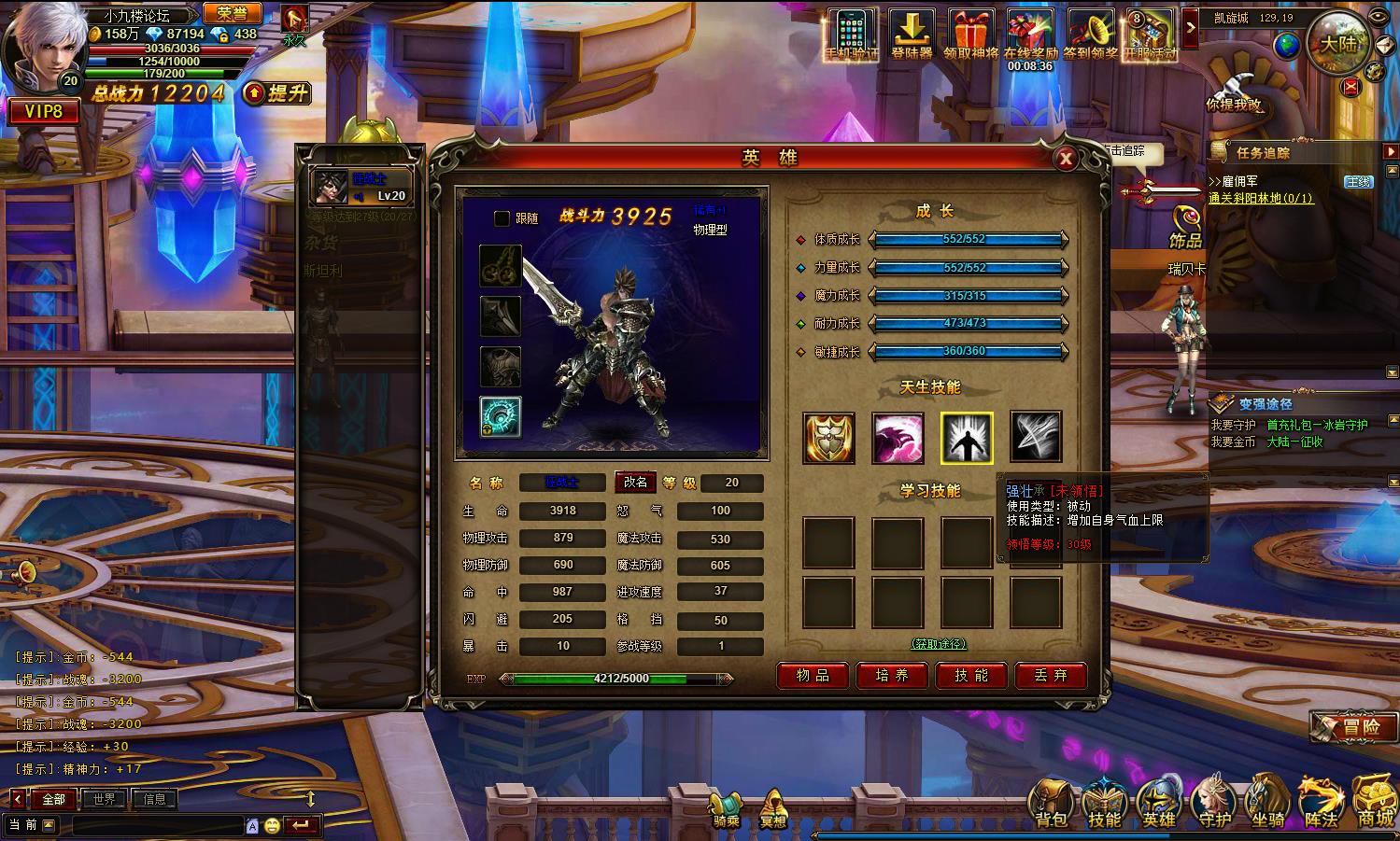Click inside the chat input field
This screenshot has width=1400, height=841.
coord(154,824)
